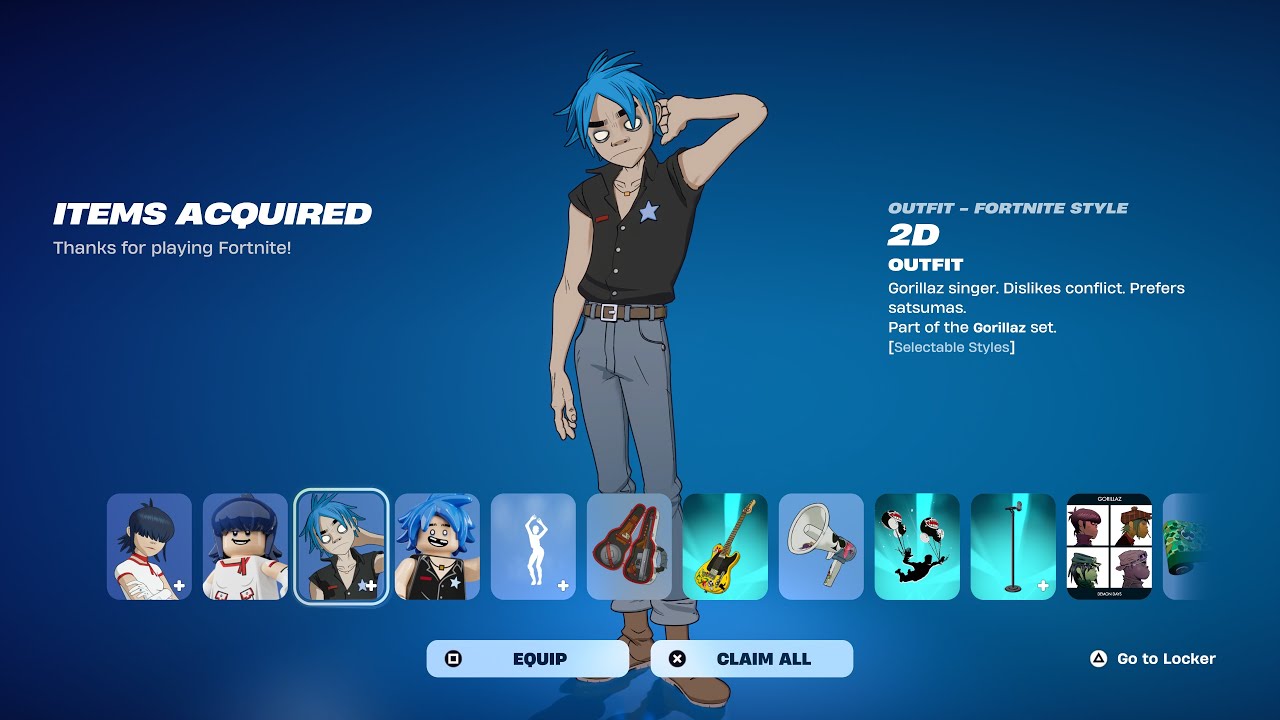Viewport: 1280px width, 720px height.
Task: Open the Selectable Styles link
Action: [x=951, y=347]
